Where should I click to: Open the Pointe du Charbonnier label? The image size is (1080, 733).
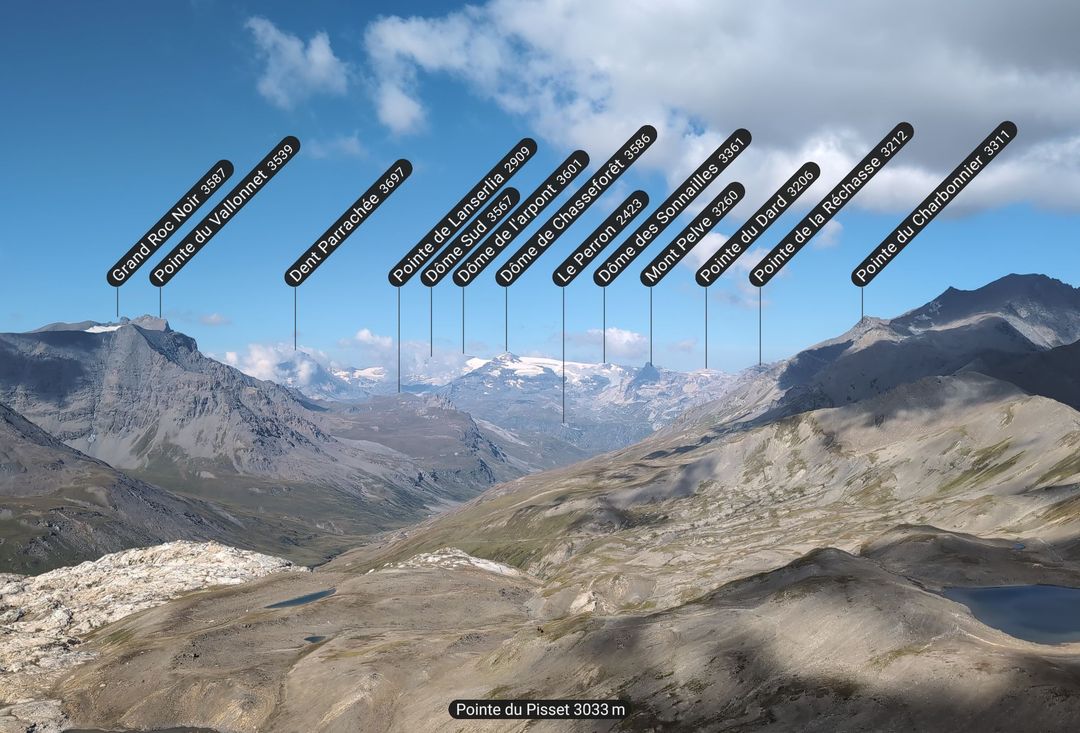coord(934,204)
